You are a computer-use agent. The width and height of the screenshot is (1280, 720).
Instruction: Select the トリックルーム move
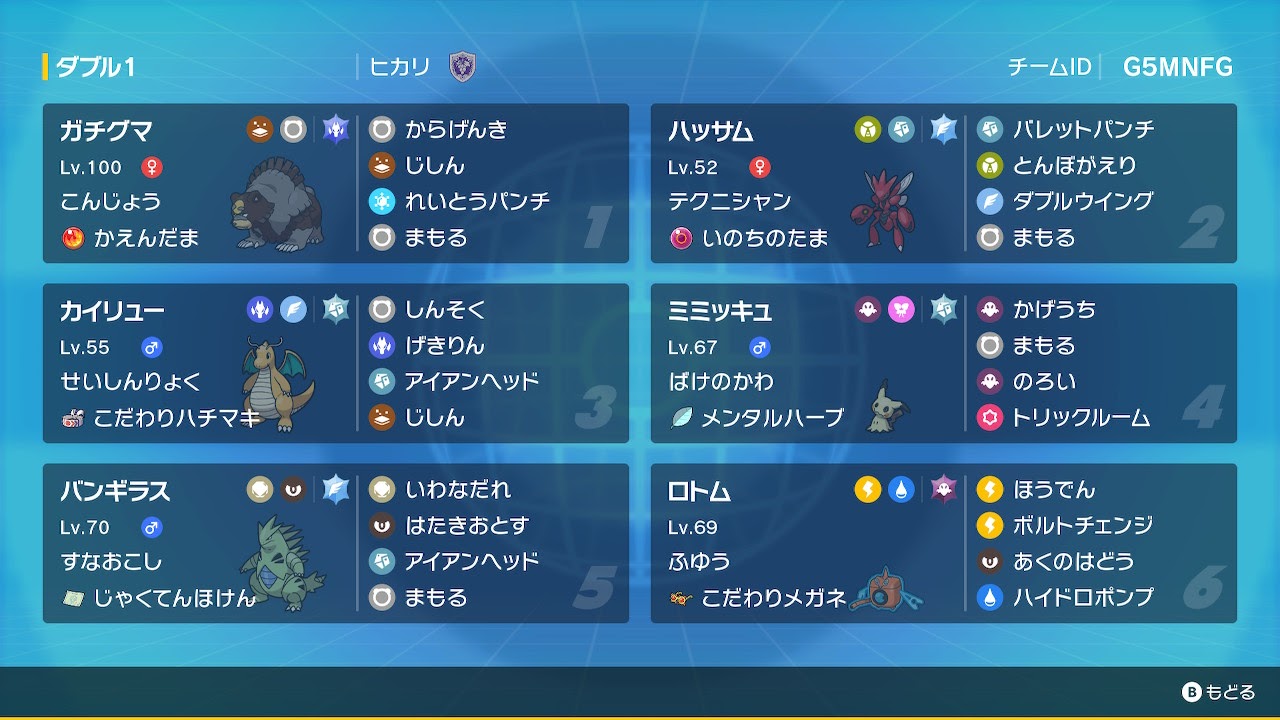pos(1080,418)
